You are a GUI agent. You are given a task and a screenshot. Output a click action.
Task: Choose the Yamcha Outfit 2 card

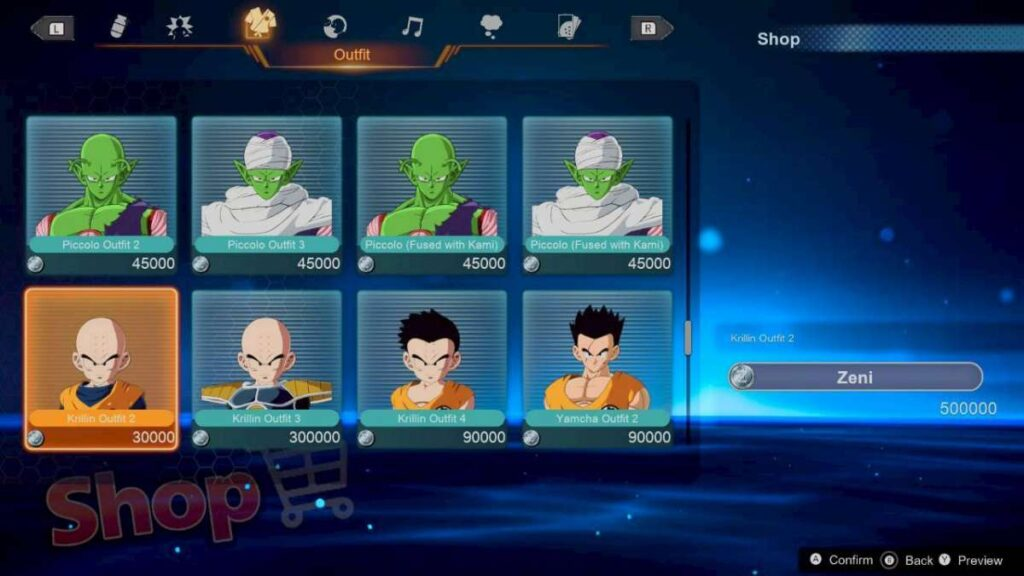(x=597, y=367)
